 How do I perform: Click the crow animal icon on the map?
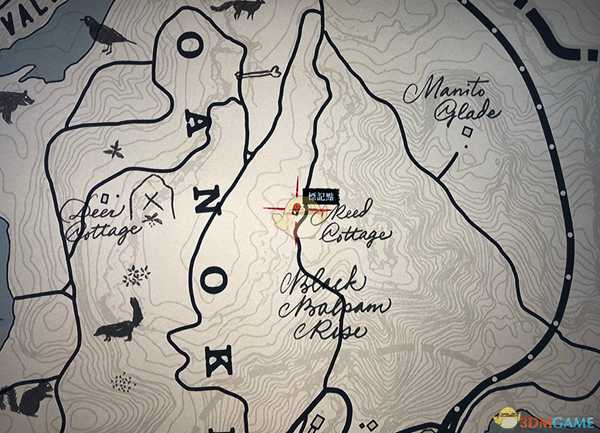click(x=105, y=37)
